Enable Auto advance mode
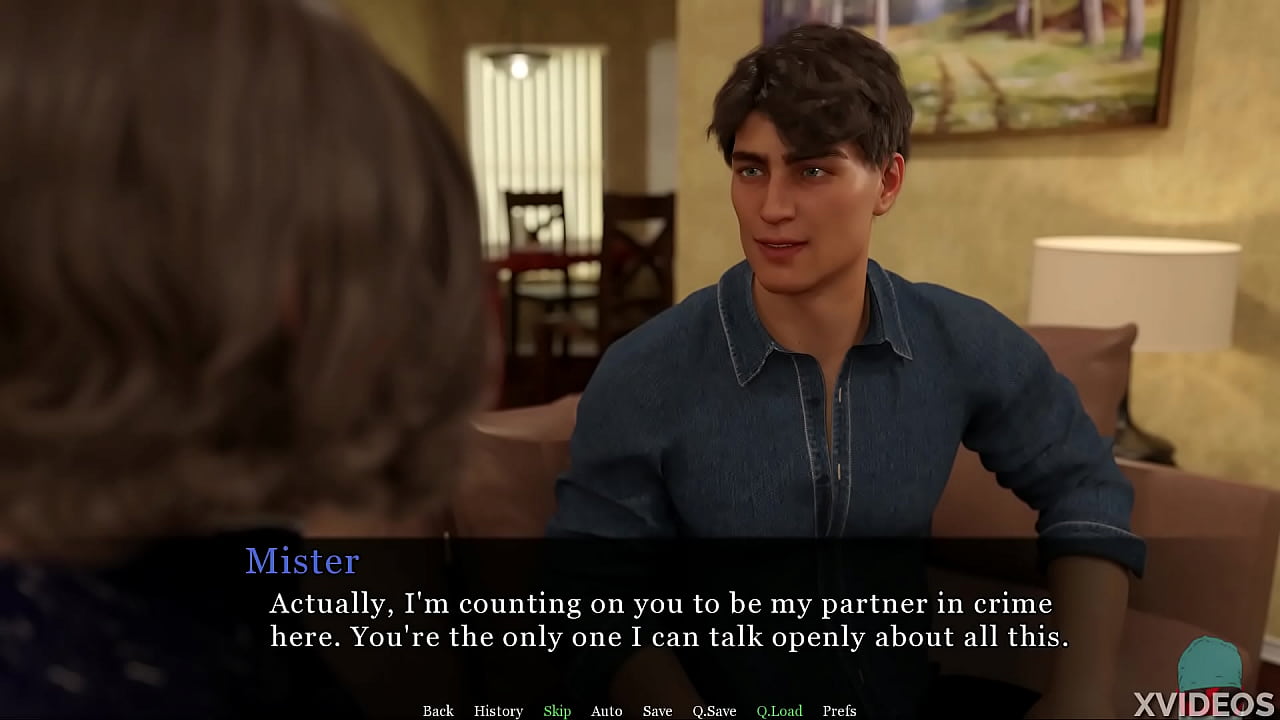Image resolution: width=1280 pixels, height=720 pixels. click(606, 711)
